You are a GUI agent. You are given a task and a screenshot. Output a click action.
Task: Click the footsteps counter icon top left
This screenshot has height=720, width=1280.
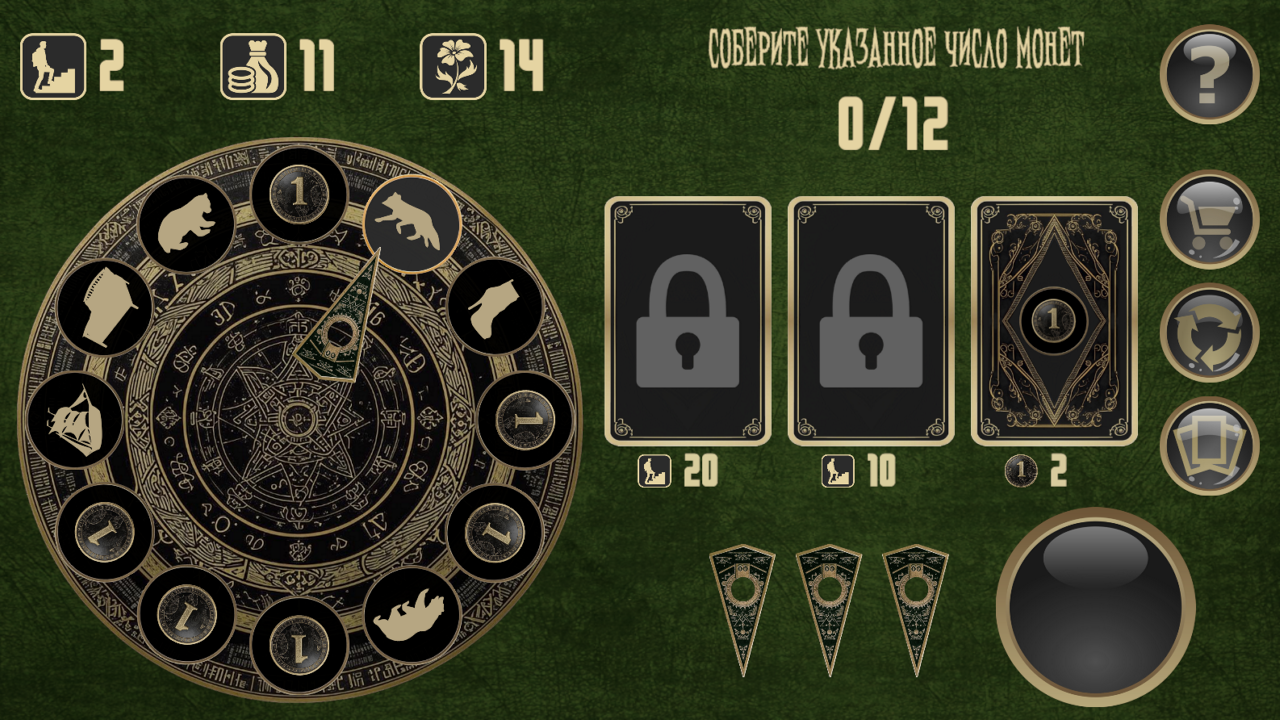point(55,65)
